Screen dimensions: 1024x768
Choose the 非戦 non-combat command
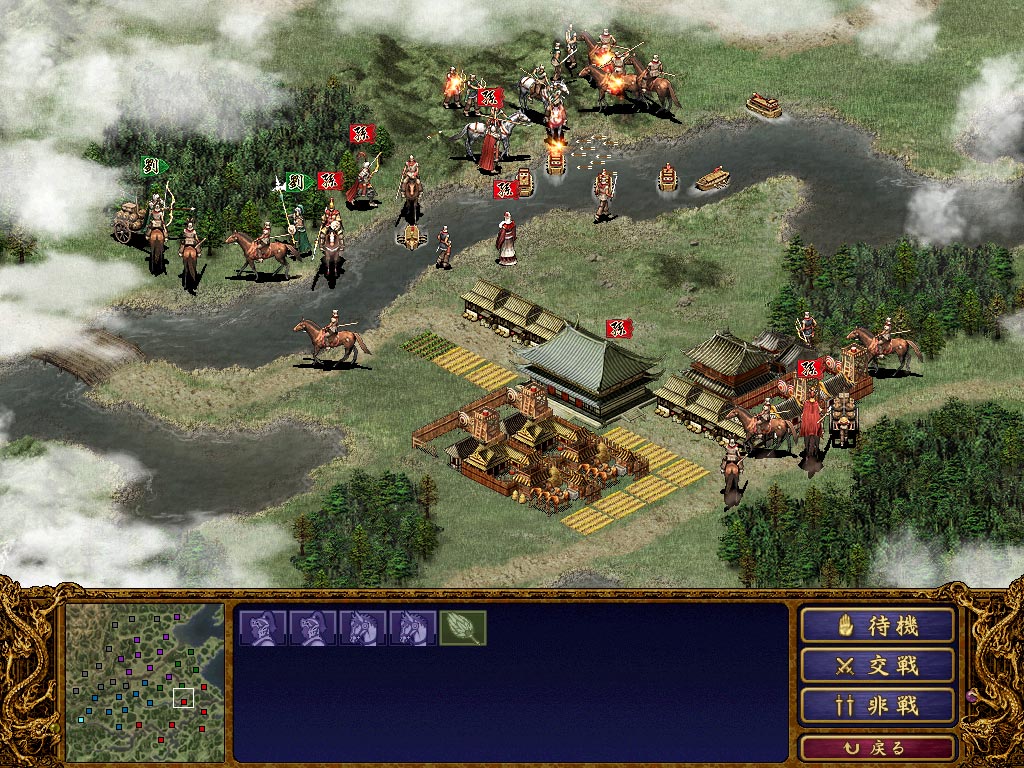pos(877,706)
